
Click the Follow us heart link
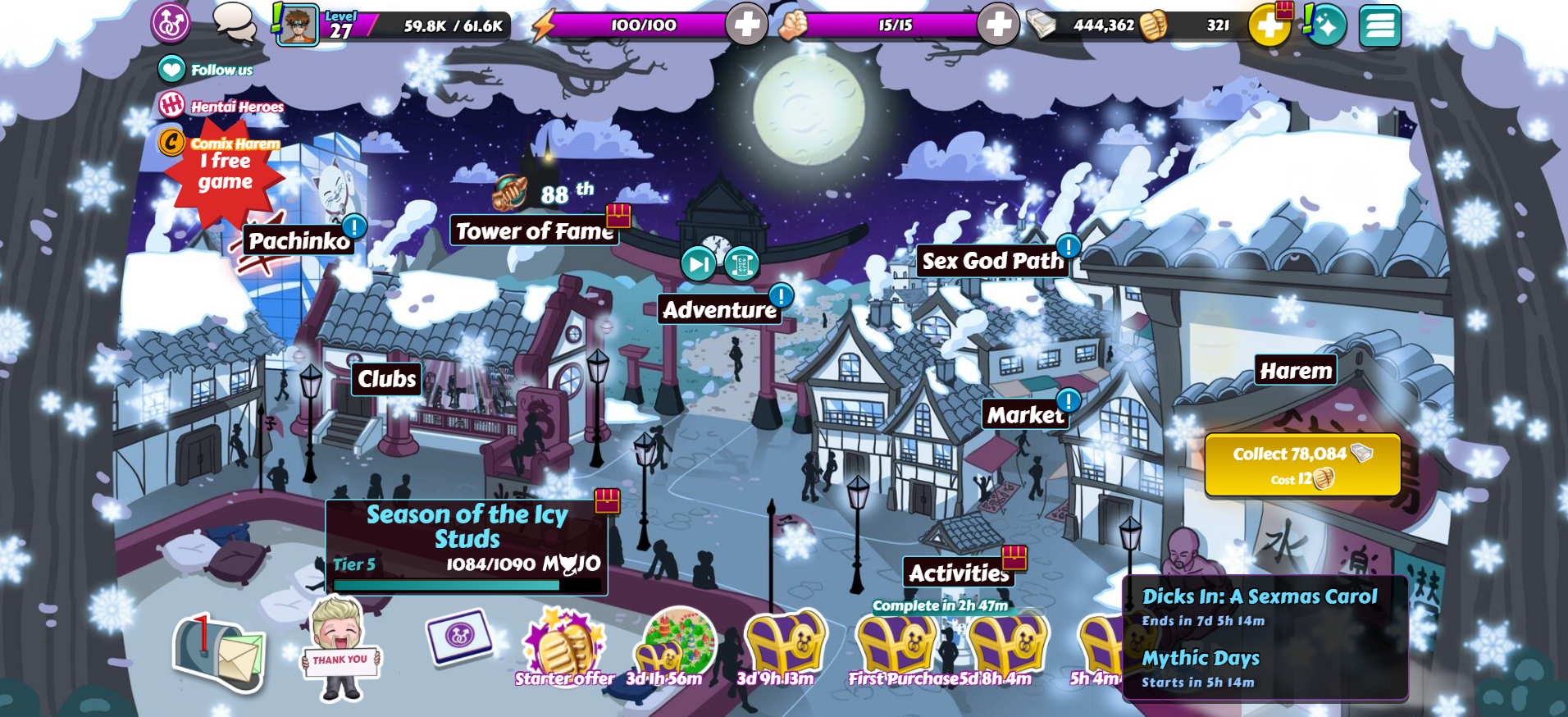coord(172,70)
